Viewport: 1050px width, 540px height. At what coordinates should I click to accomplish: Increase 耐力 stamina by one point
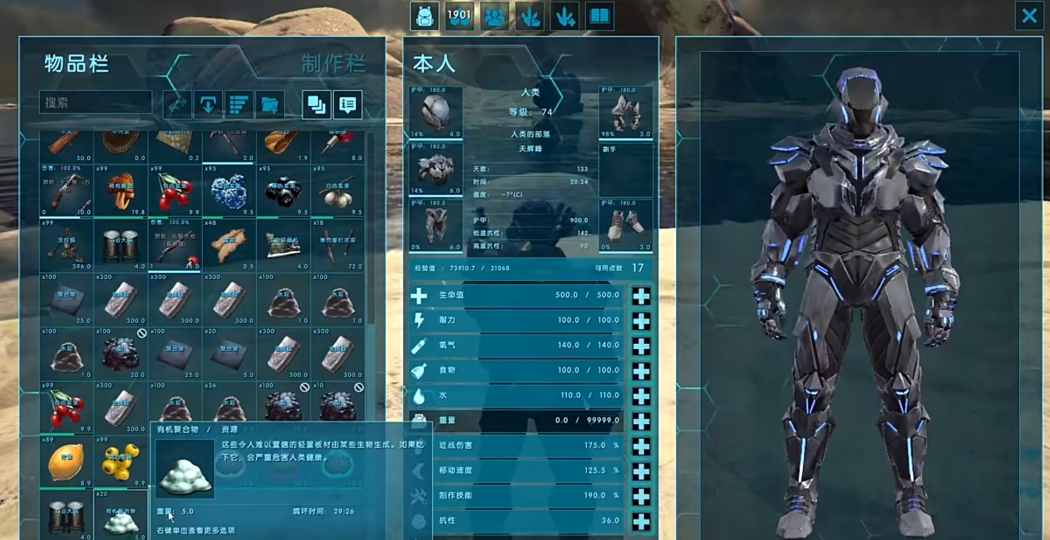click(x=641, y=321)
